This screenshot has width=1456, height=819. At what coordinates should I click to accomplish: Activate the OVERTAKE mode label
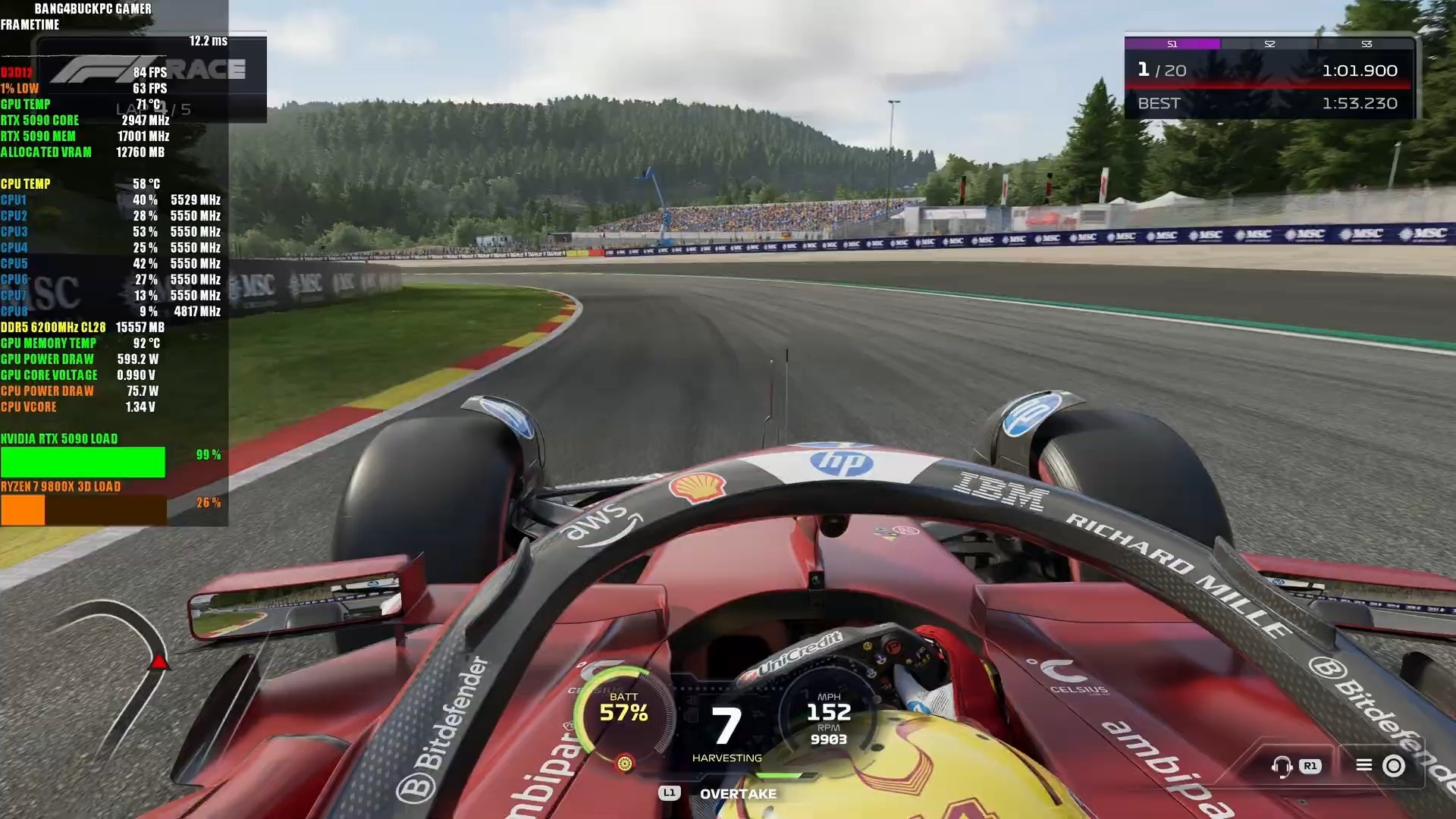click(x=738, y=794)
